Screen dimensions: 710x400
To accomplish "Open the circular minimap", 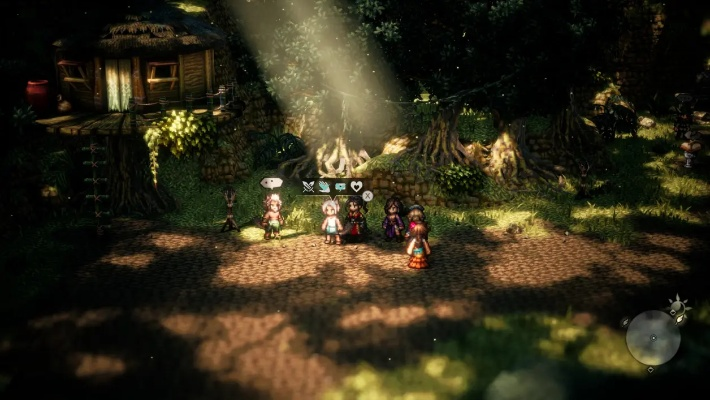I will click(652, 337).
